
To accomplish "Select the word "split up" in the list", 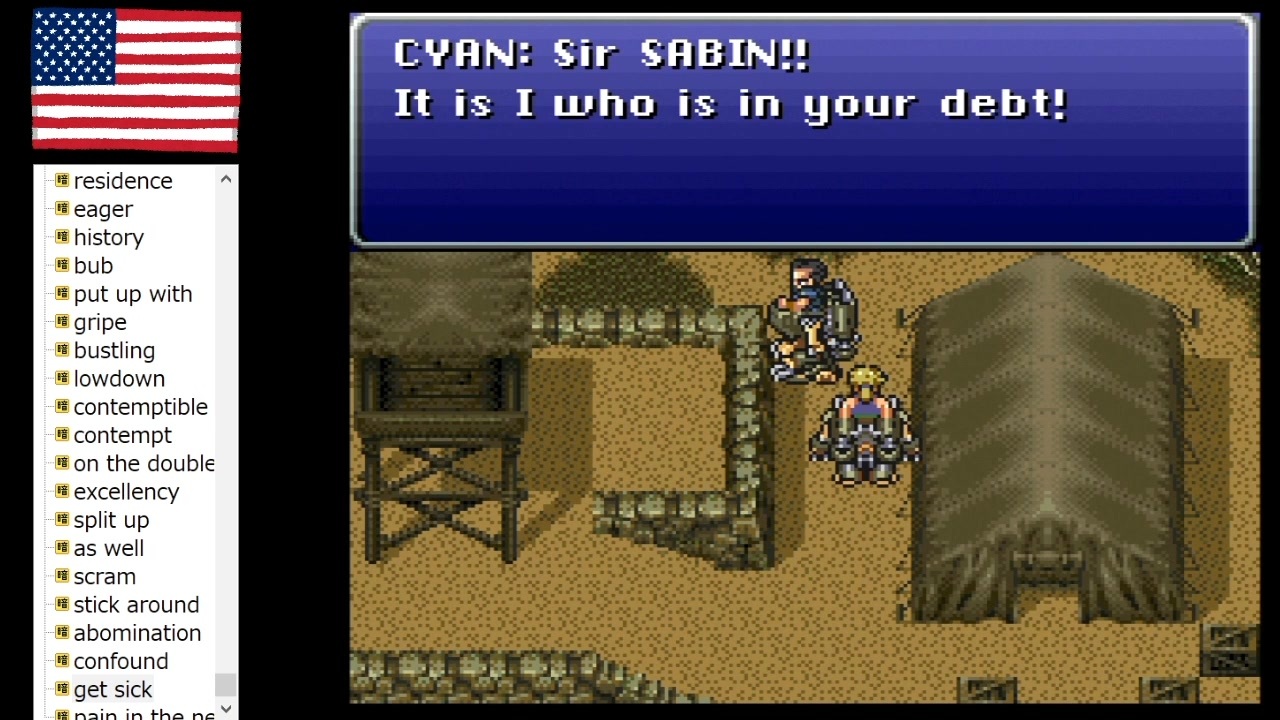I will (x=111, y=520).
